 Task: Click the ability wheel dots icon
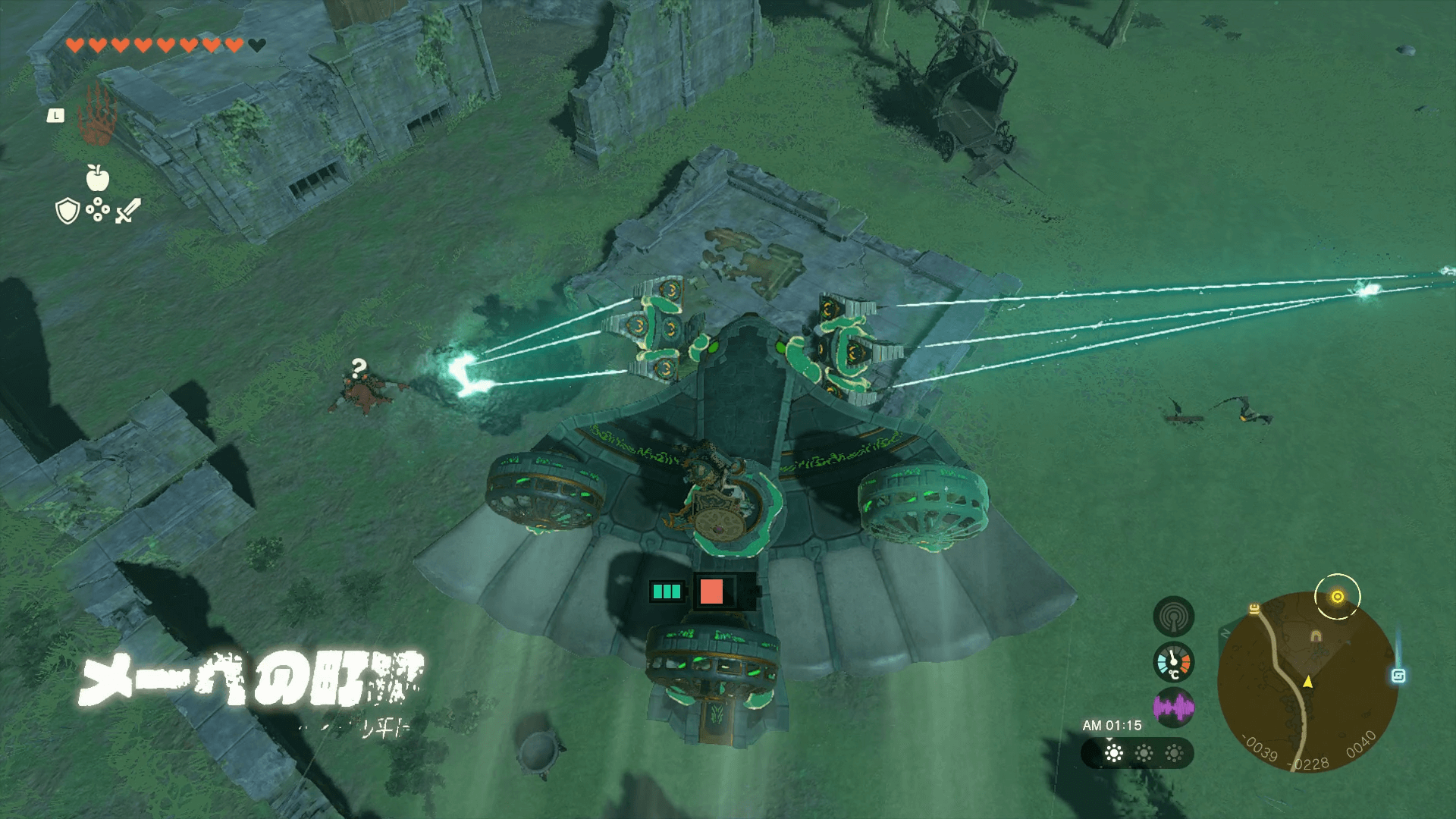[98, 210]
